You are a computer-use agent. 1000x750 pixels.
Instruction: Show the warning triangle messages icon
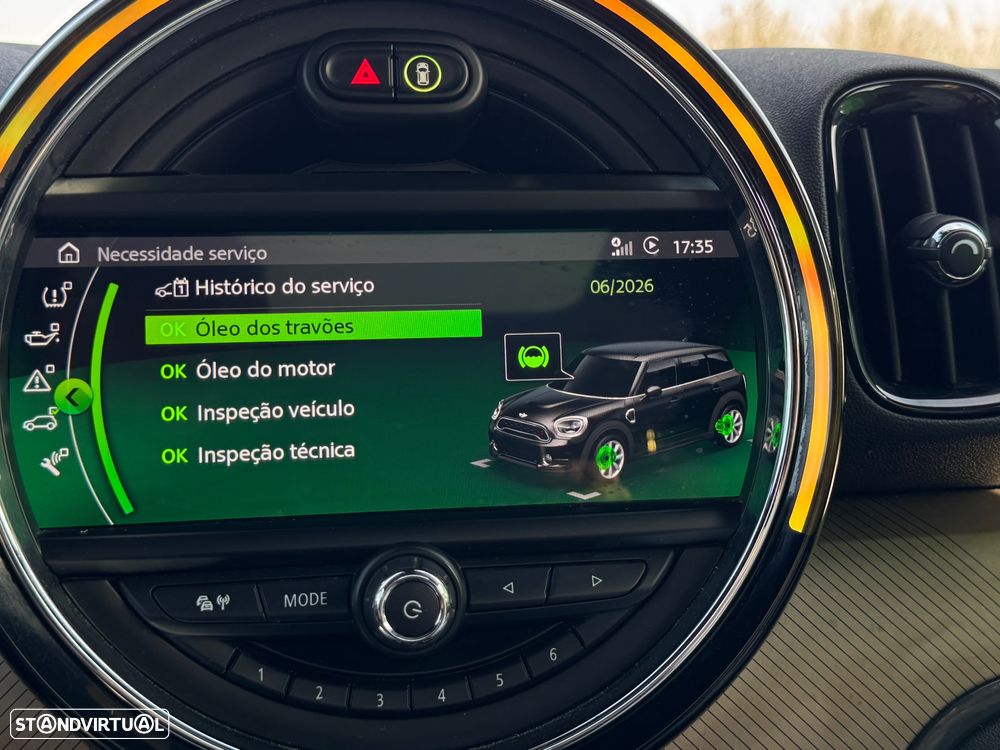(38, 379)
